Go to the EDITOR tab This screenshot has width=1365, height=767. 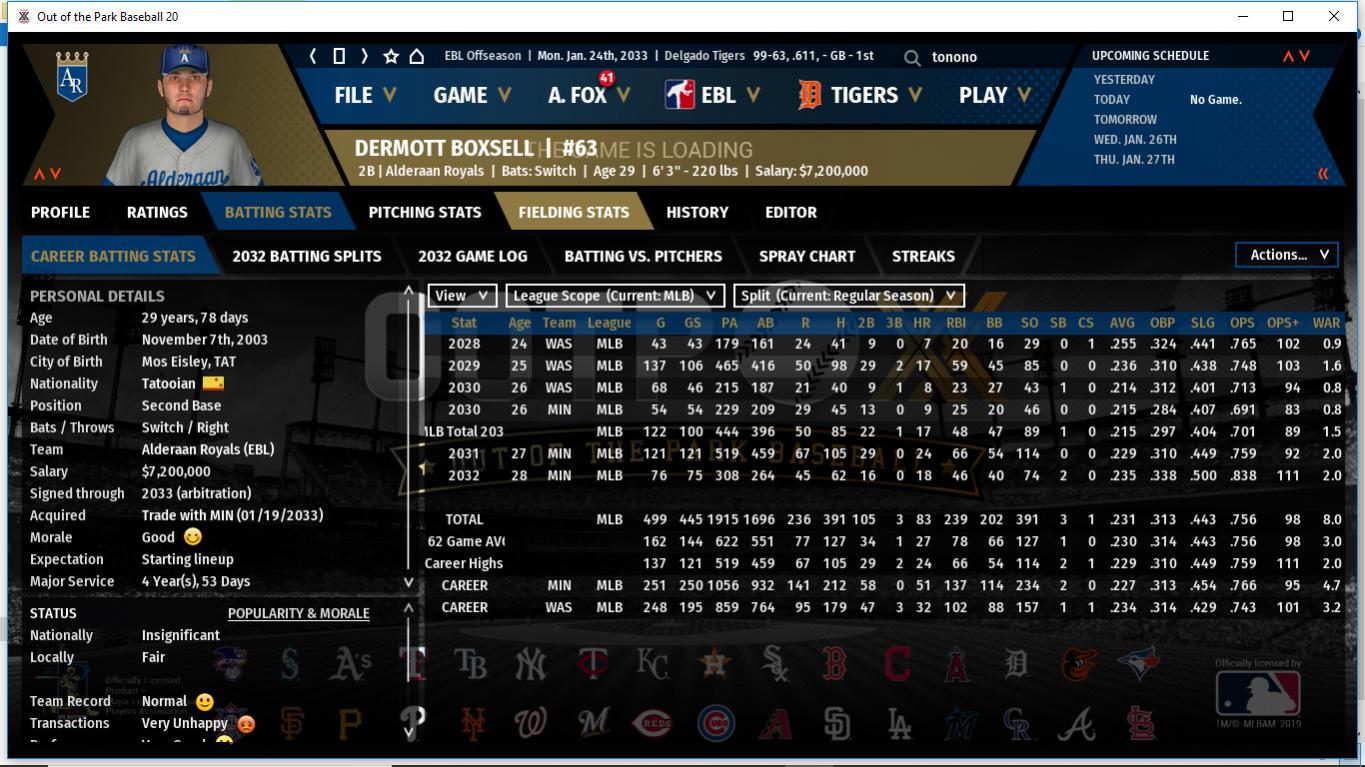pos(791,212)
